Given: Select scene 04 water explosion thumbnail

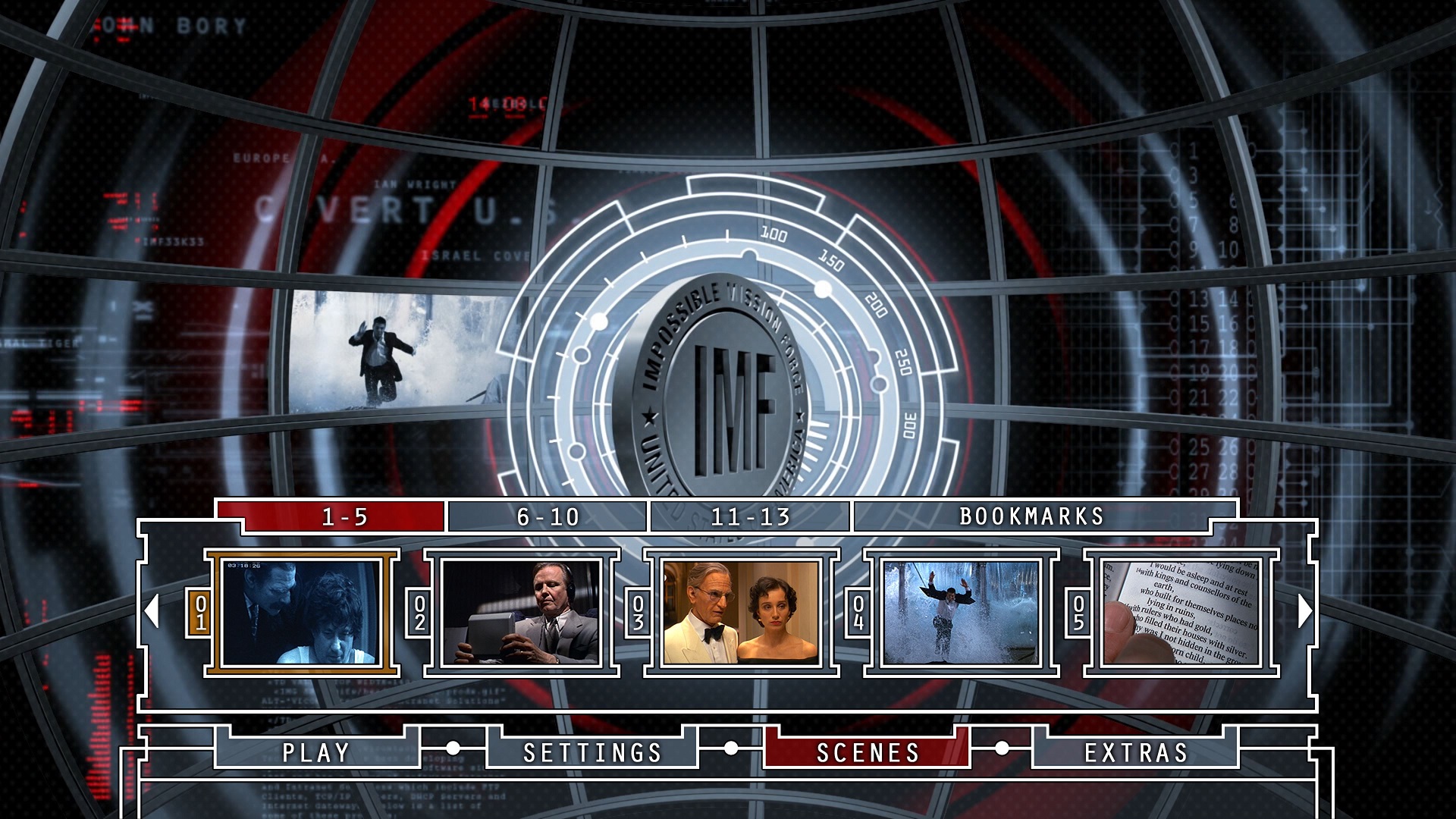Looking at the screenshot, I should point(961,612).
